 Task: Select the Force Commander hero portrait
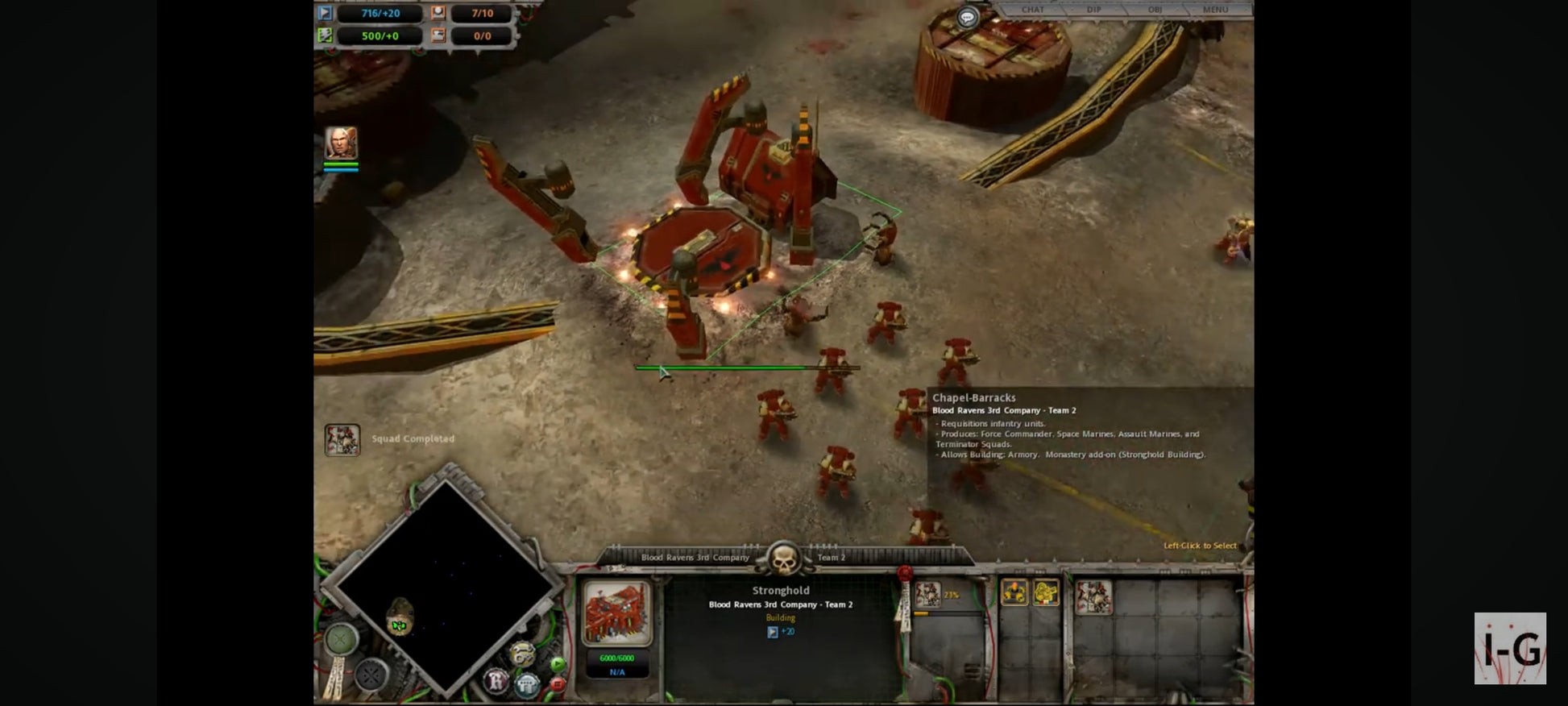pyautogui.click(x=341, y=143)
